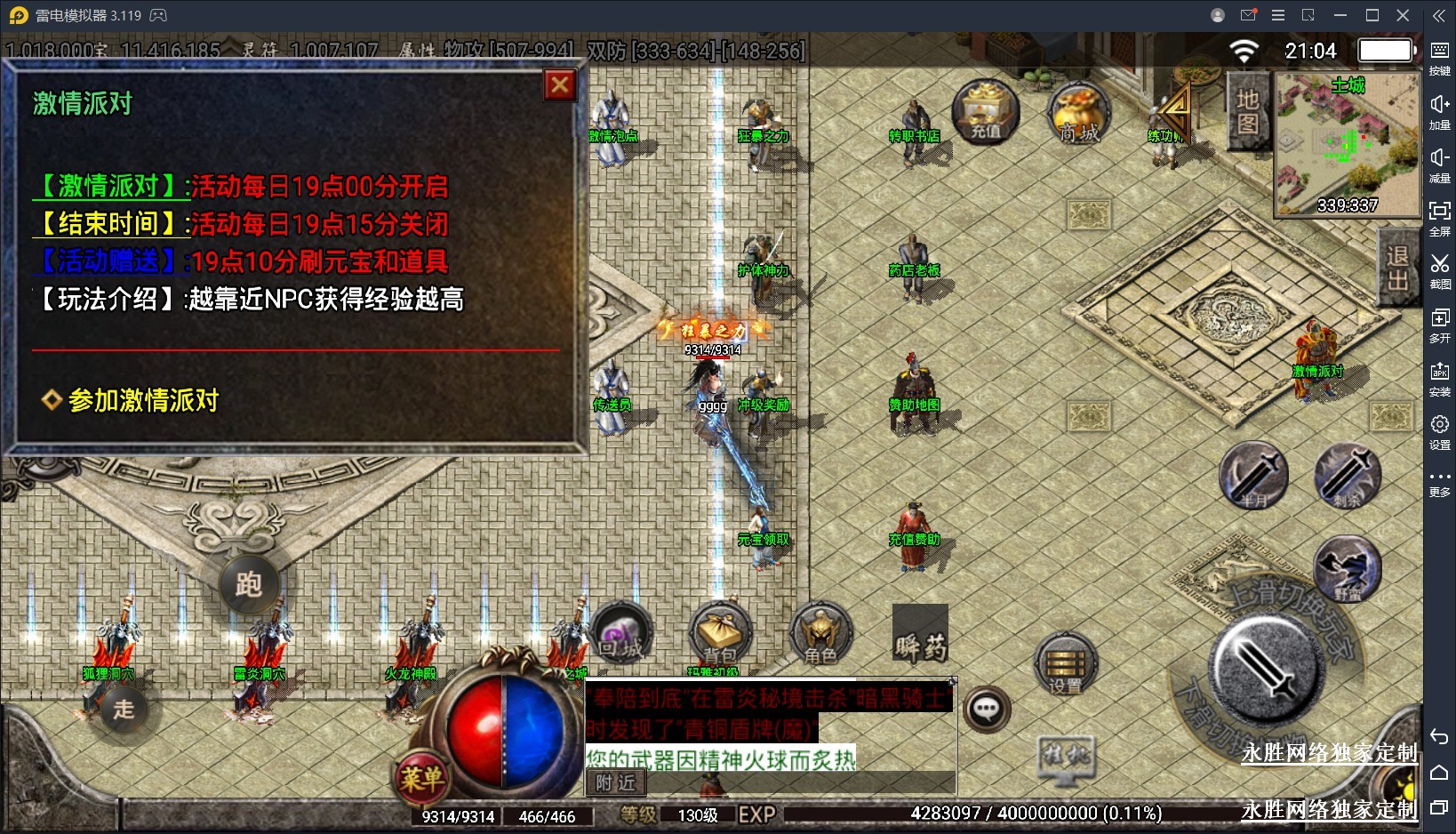Activate the 半月 sword skill
Viewport: 1456px width, 834px height.
click(x=1253, y=476)
